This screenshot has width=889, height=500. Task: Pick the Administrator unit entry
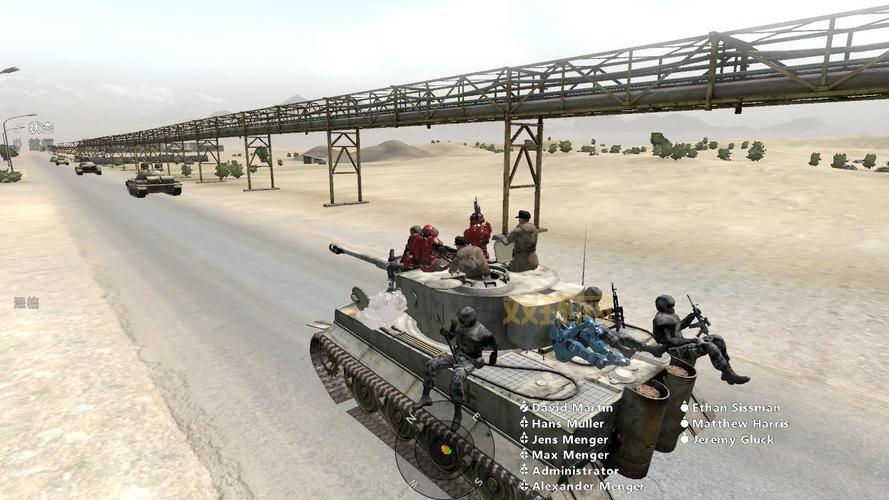coord(575,471)
